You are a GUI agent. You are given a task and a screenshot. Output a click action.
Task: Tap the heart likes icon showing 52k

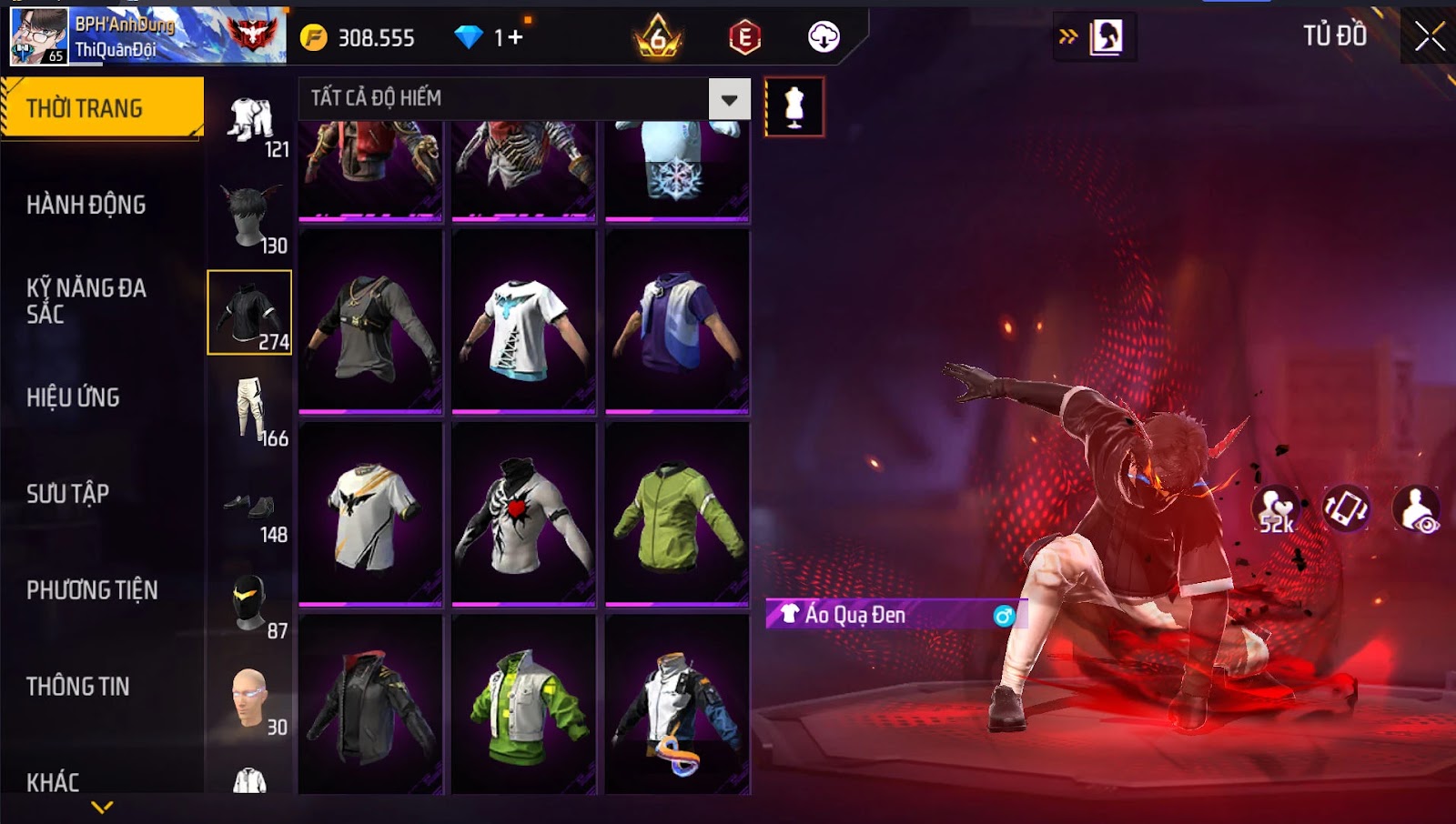(x=1276, y=509)
